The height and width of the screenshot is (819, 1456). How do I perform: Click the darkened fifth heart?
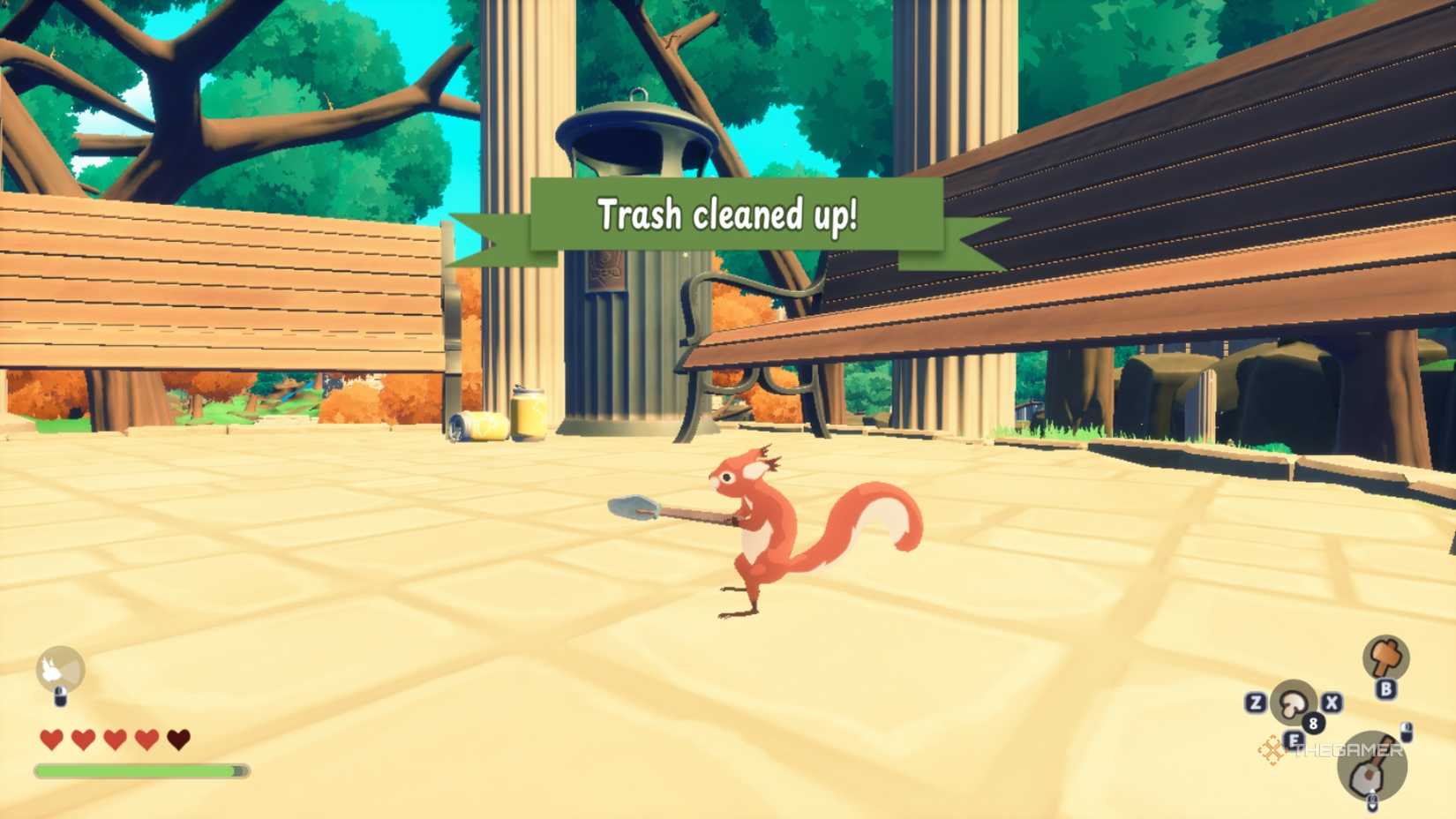click(178, 740)
